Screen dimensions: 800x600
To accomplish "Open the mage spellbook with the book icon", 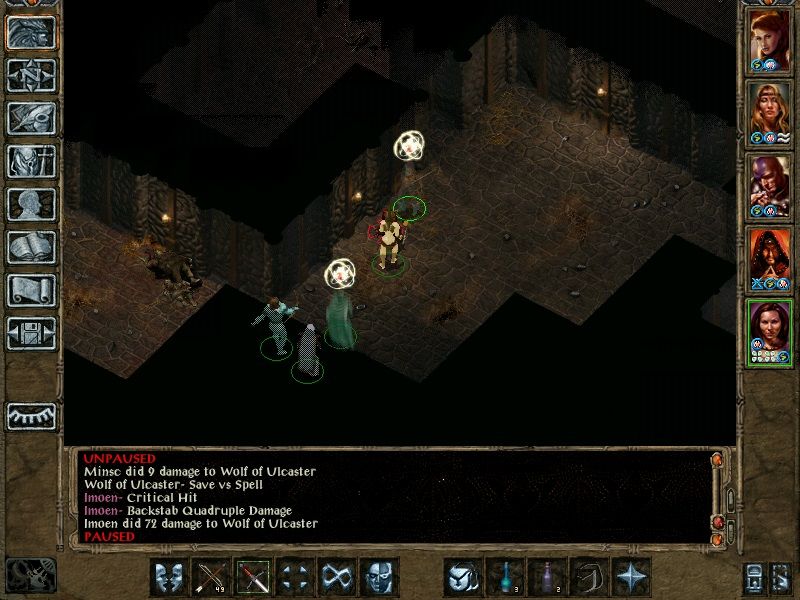I will tap(32, 248).
